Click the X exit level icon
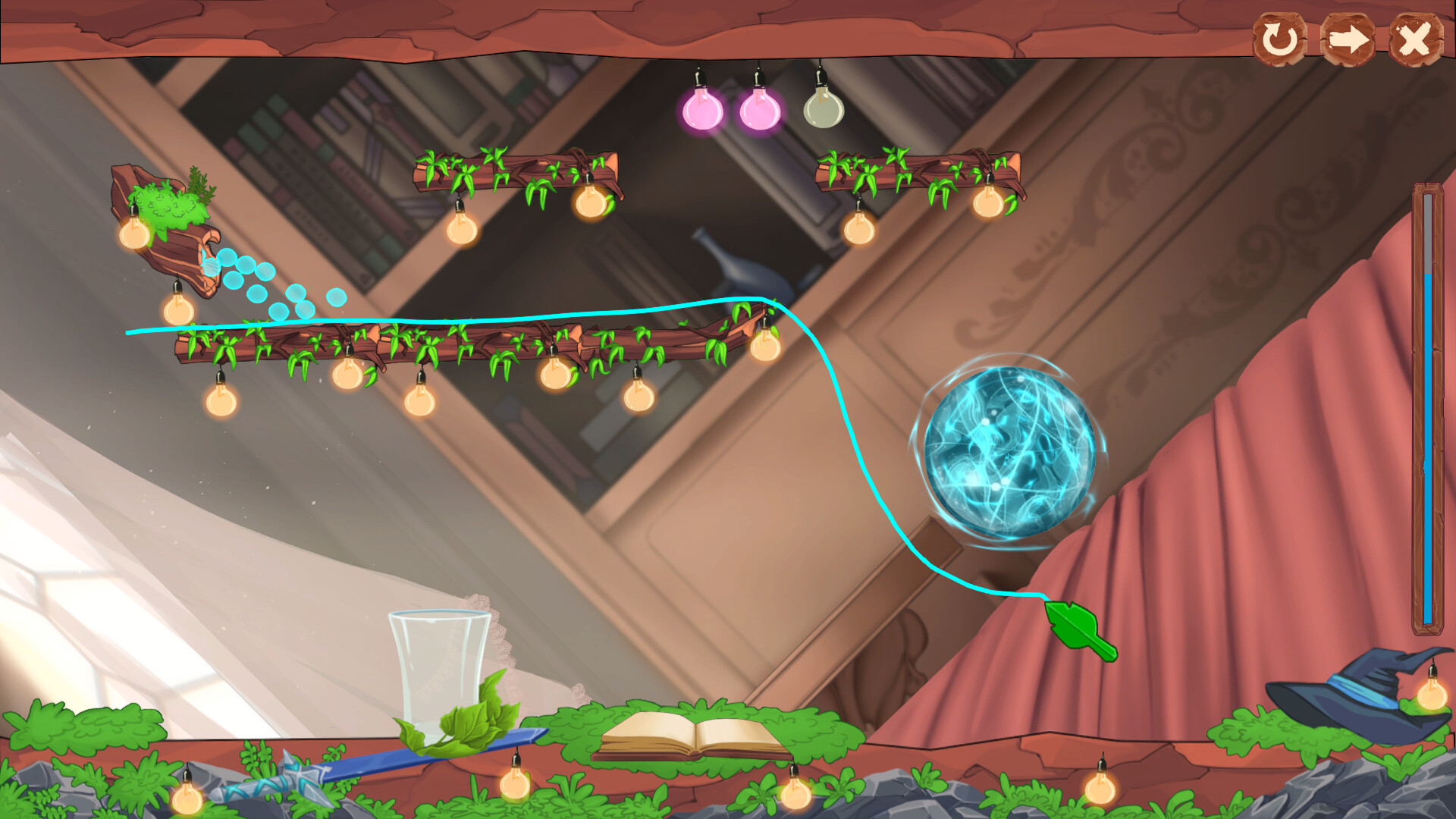 pos(1414,39)
